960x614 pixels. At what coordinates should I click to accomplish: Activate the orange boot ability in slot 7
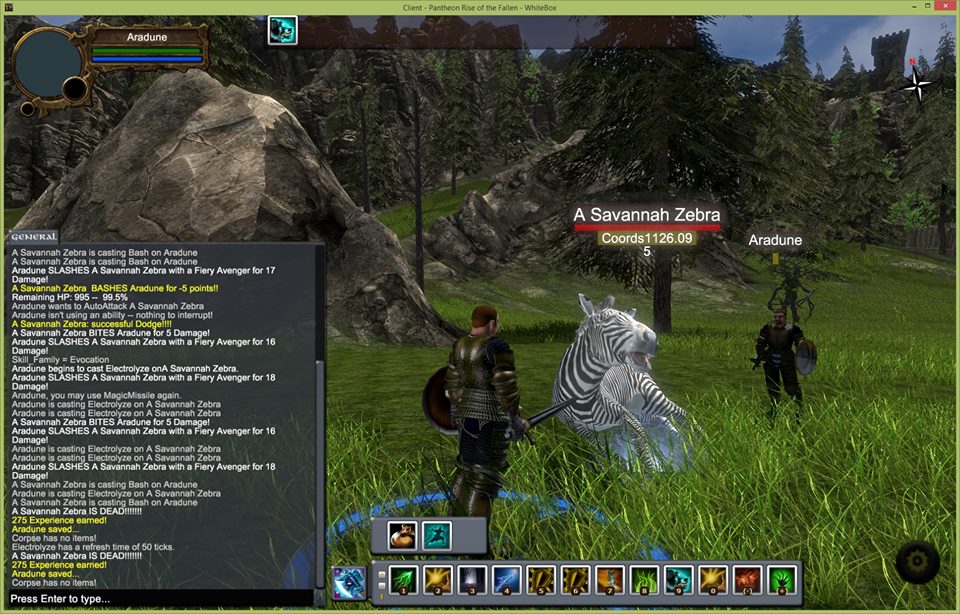[x=610, y=579]
